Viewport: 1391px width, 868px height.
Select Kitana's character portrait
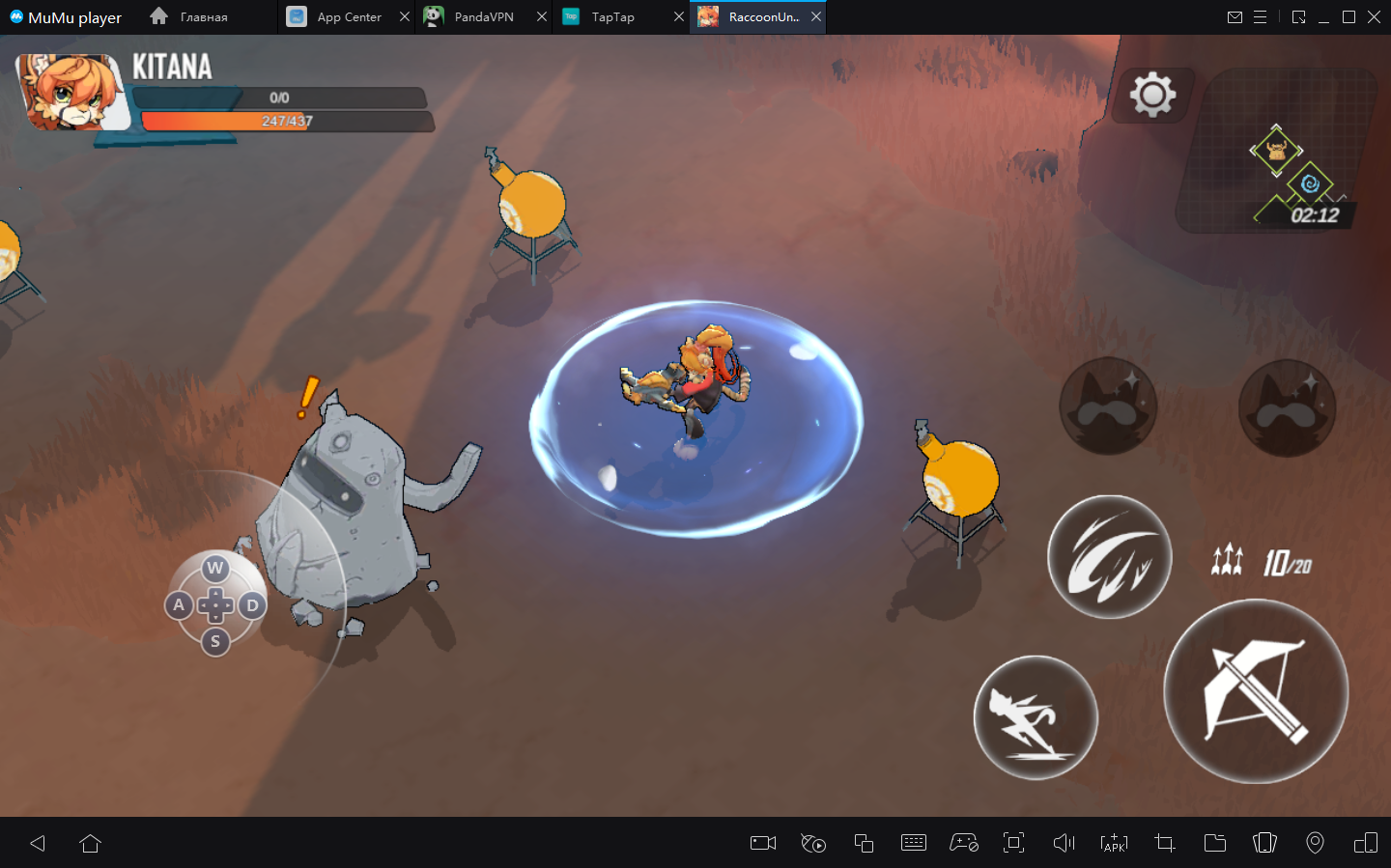[72, 93]
